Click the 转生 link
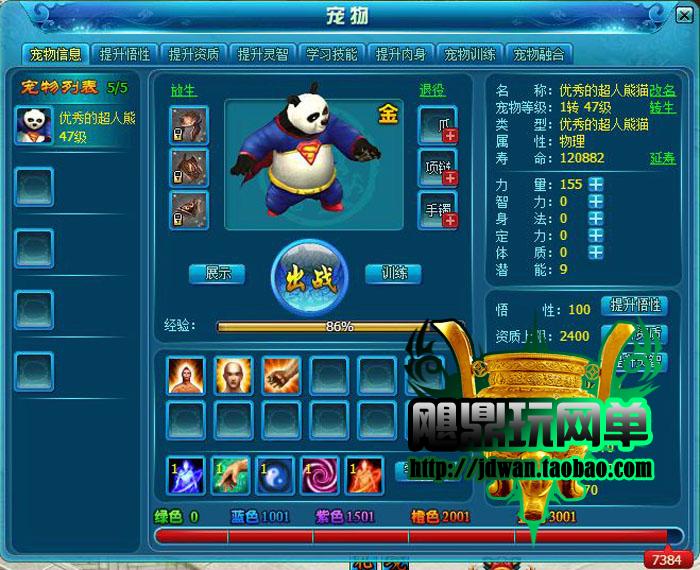The width and height of the screenshot is (700, 570). pos(663,108)
